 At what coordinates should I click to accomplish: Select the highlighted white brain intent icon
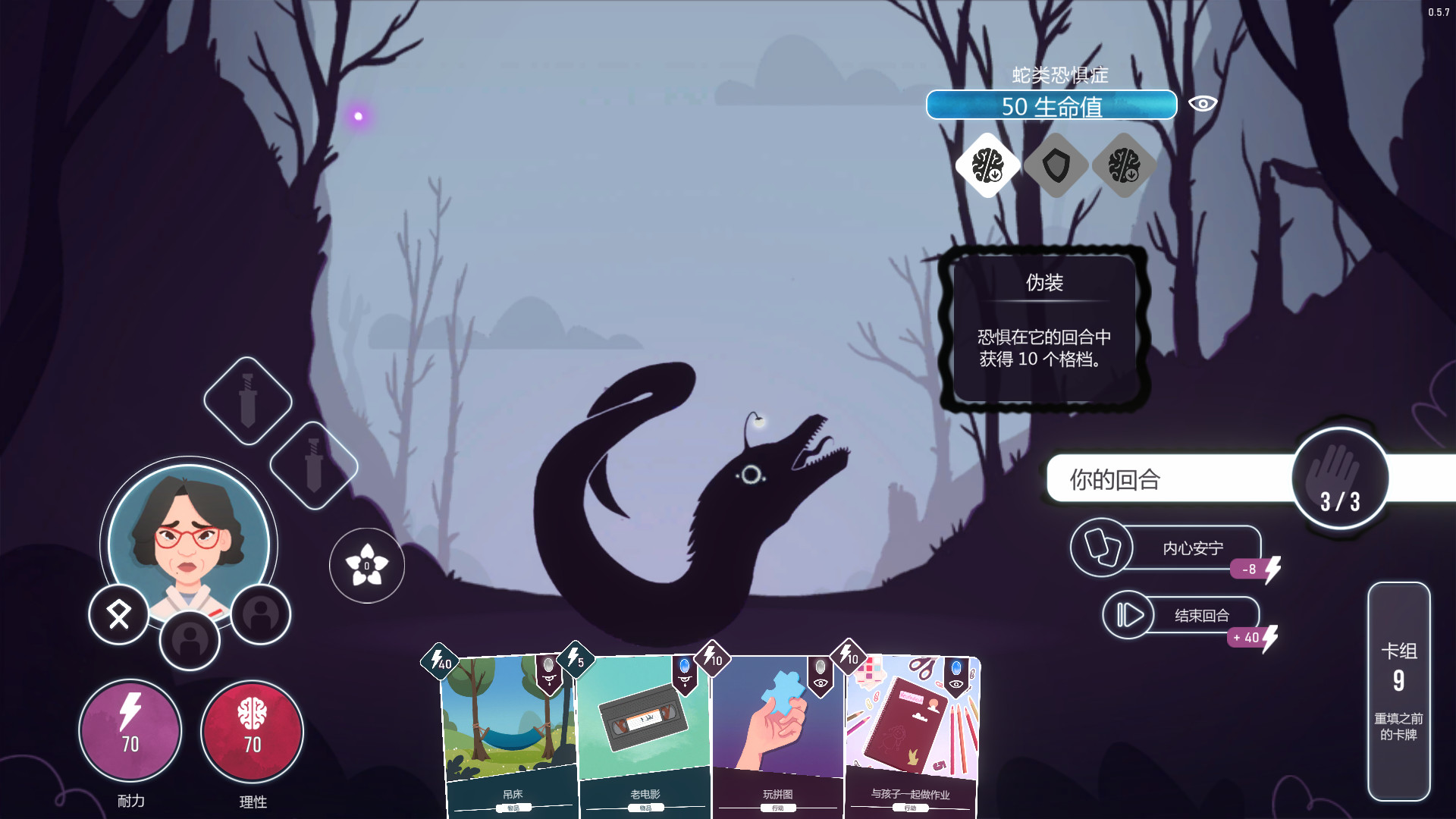(987, 165)
